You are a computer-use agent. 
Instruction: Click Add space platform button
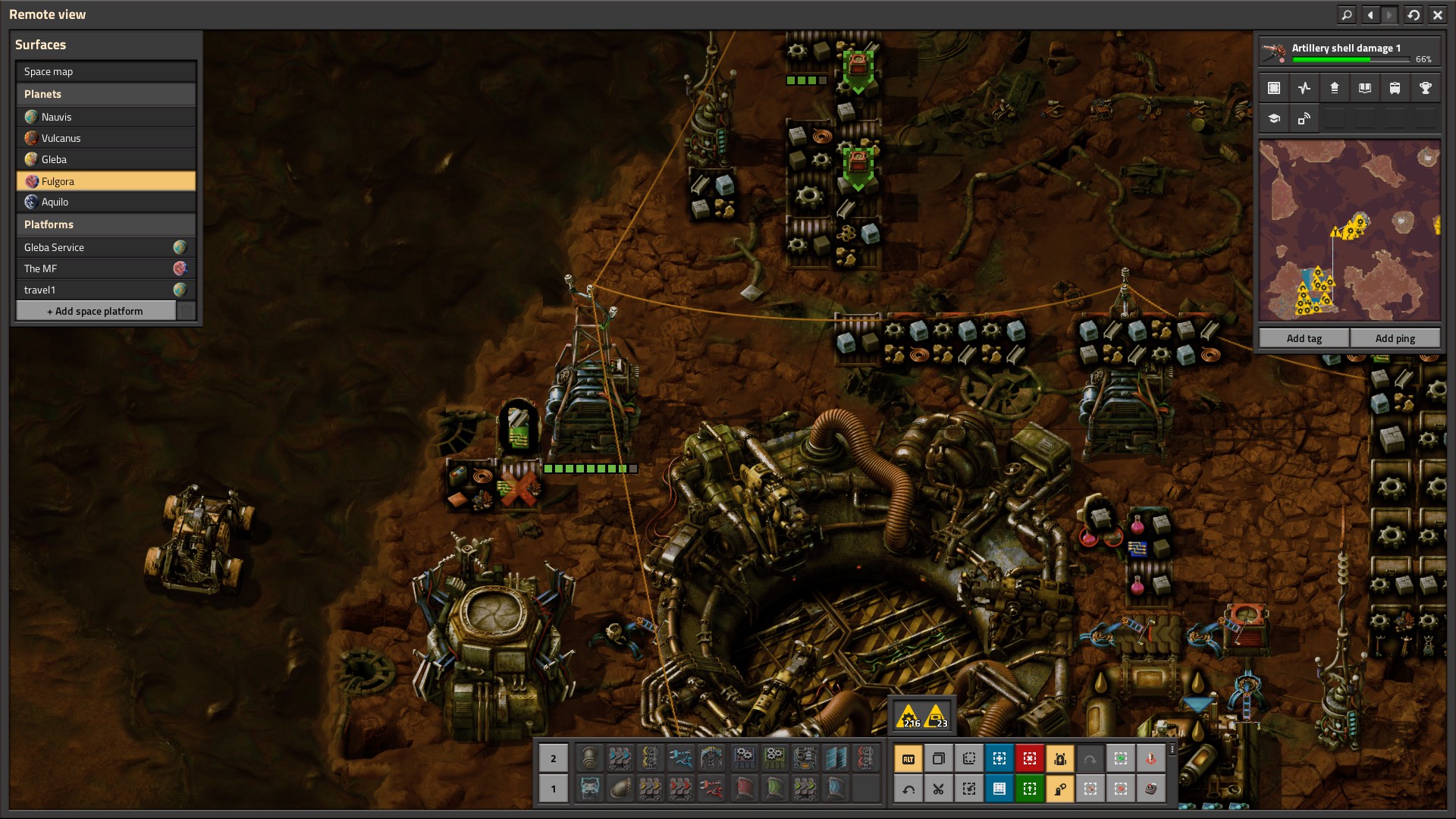click(96, 311)
